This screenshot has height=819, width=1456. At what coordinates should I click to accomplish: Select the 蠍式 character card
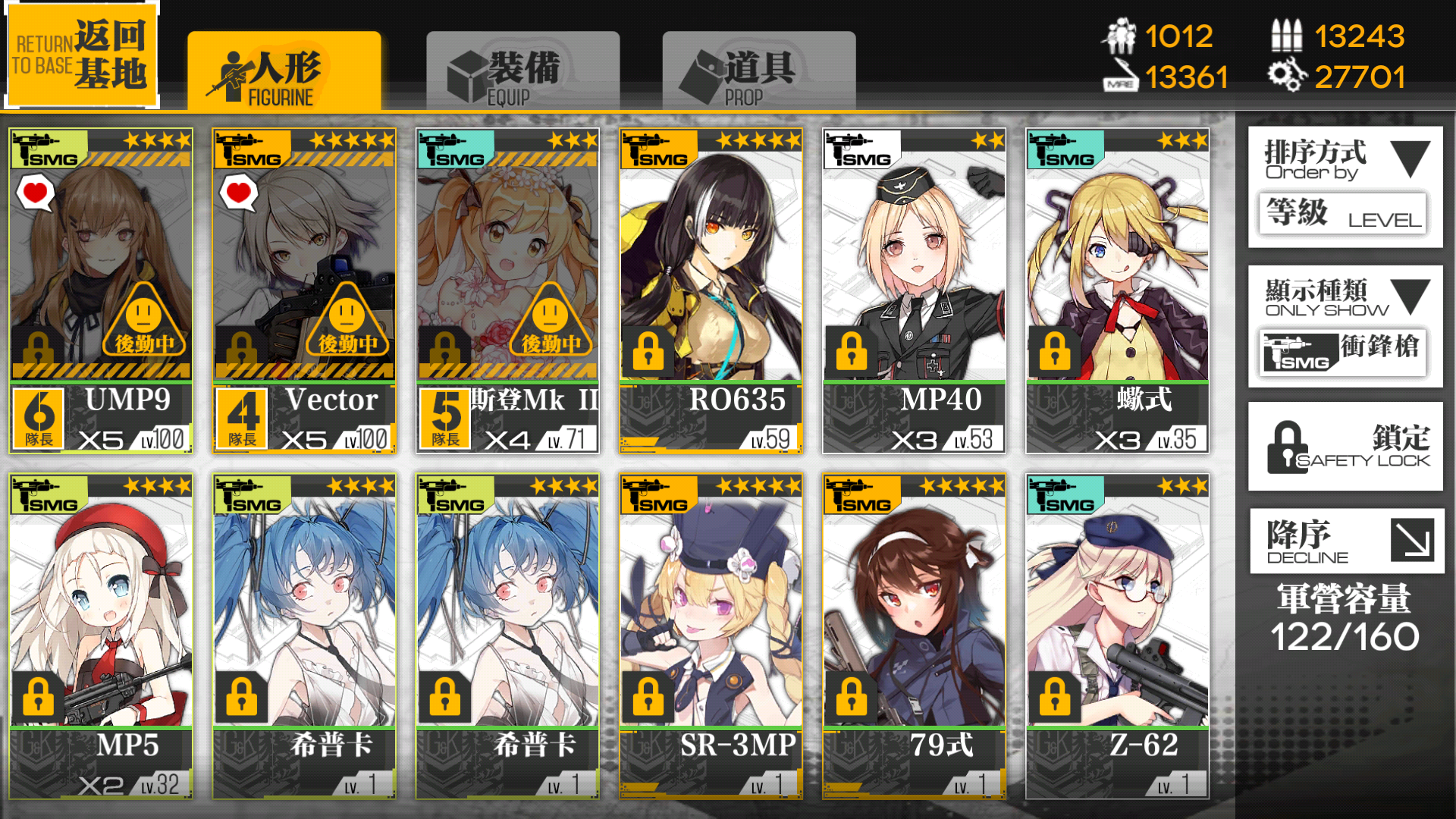(x=1117, y=291)
